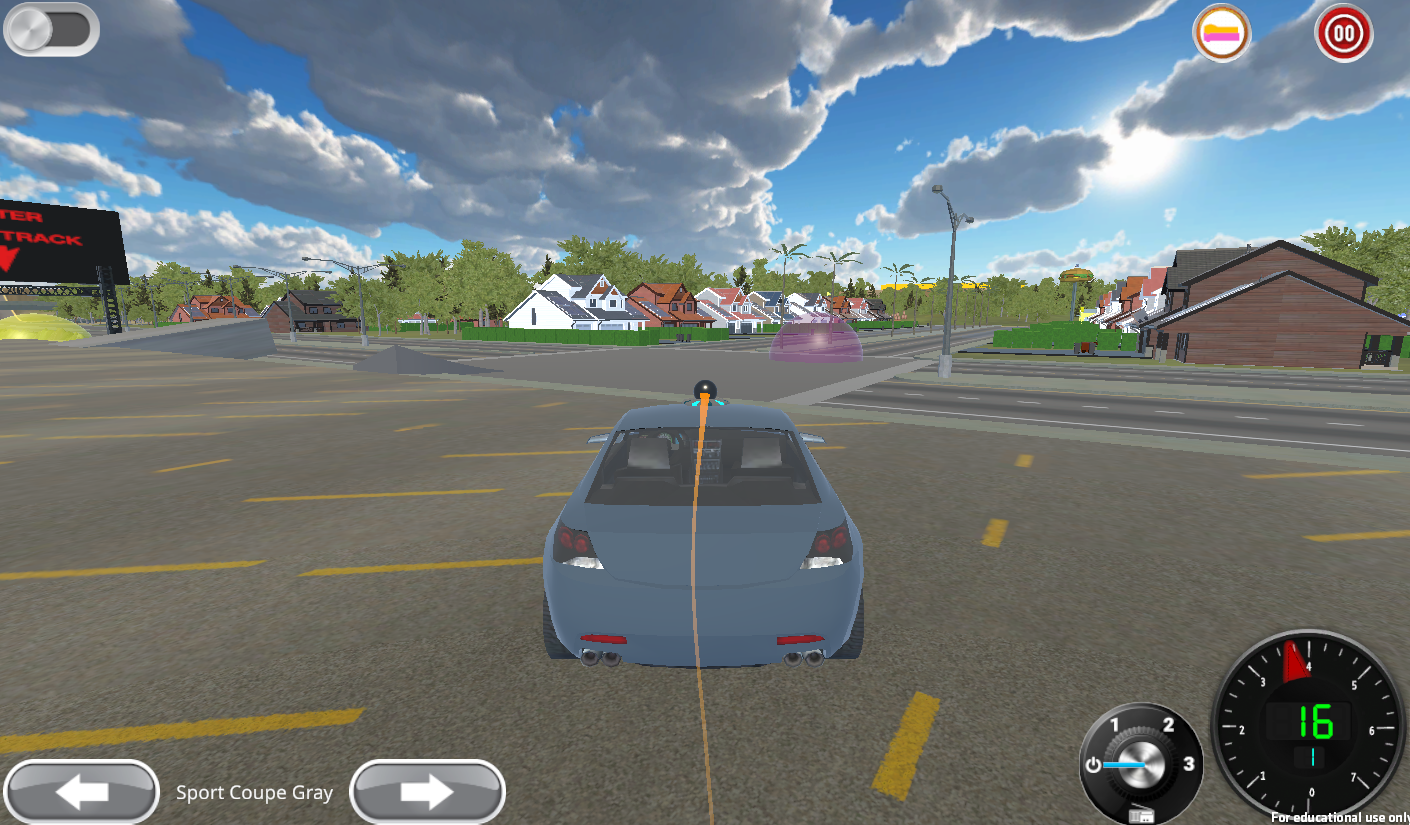Screen dimensions: 1410x825
Task: Click the cyan gear indicator on the gauge
Action: (x=1313, y=758)
